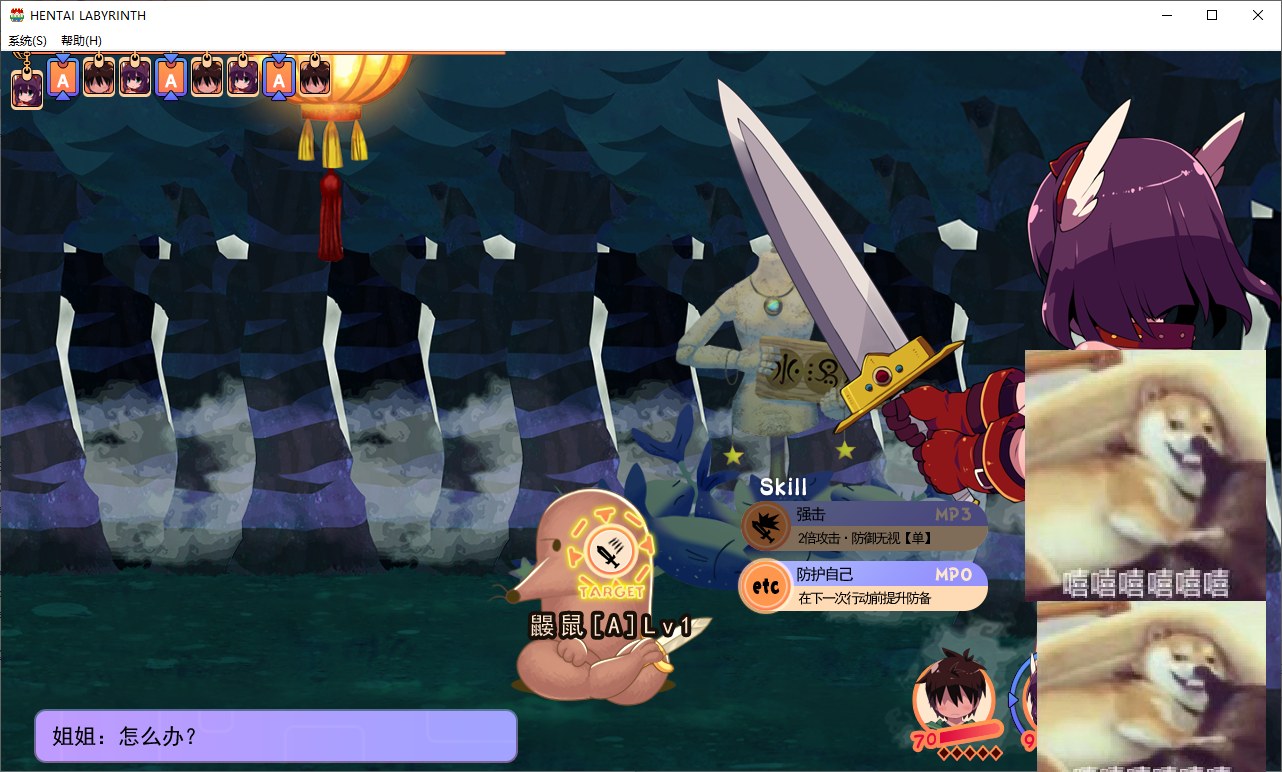The image size is (1282, 772).
Task: Choose the 防护自己 defend skill
Action: pyautogui.click(x=864, y=586)
